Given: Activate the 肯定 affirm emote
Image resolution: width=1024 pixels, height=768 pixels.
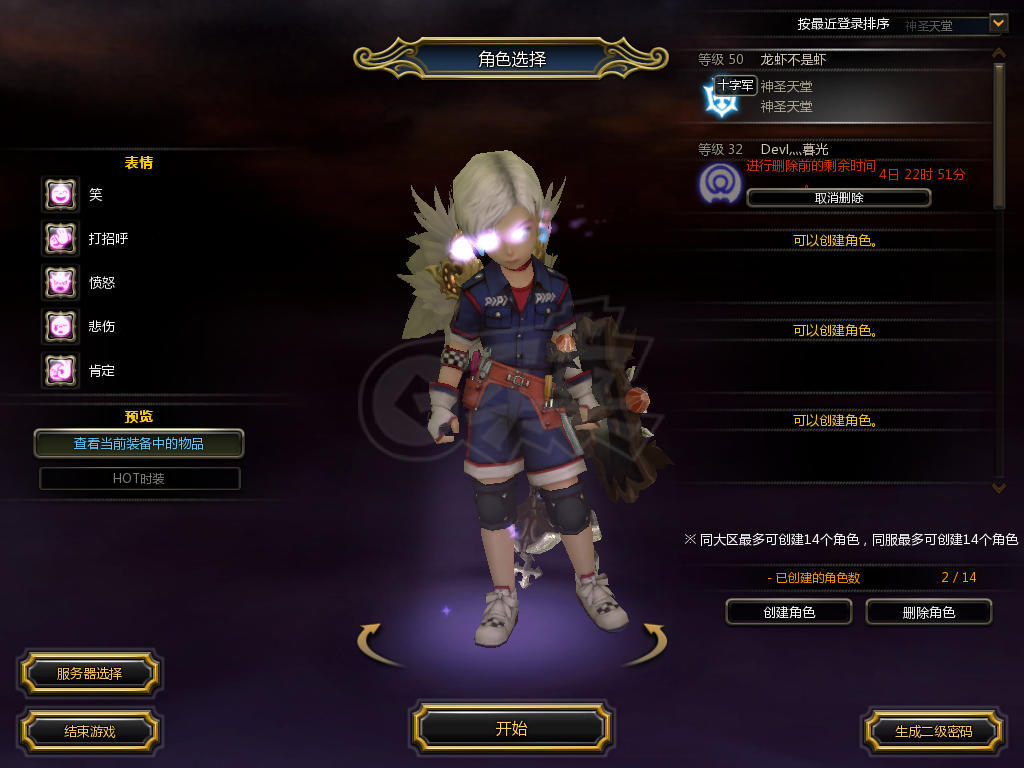Looking at the screenshot, I should pyautogui.click(x=60, y=370).
